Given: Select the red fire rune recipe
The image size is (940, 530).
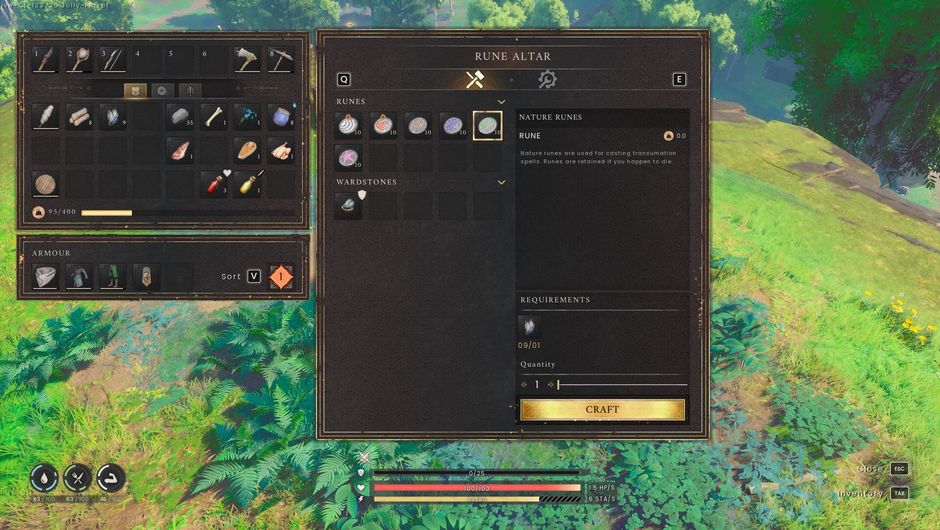Looking at the screenshot, I should tap(383, 125).
